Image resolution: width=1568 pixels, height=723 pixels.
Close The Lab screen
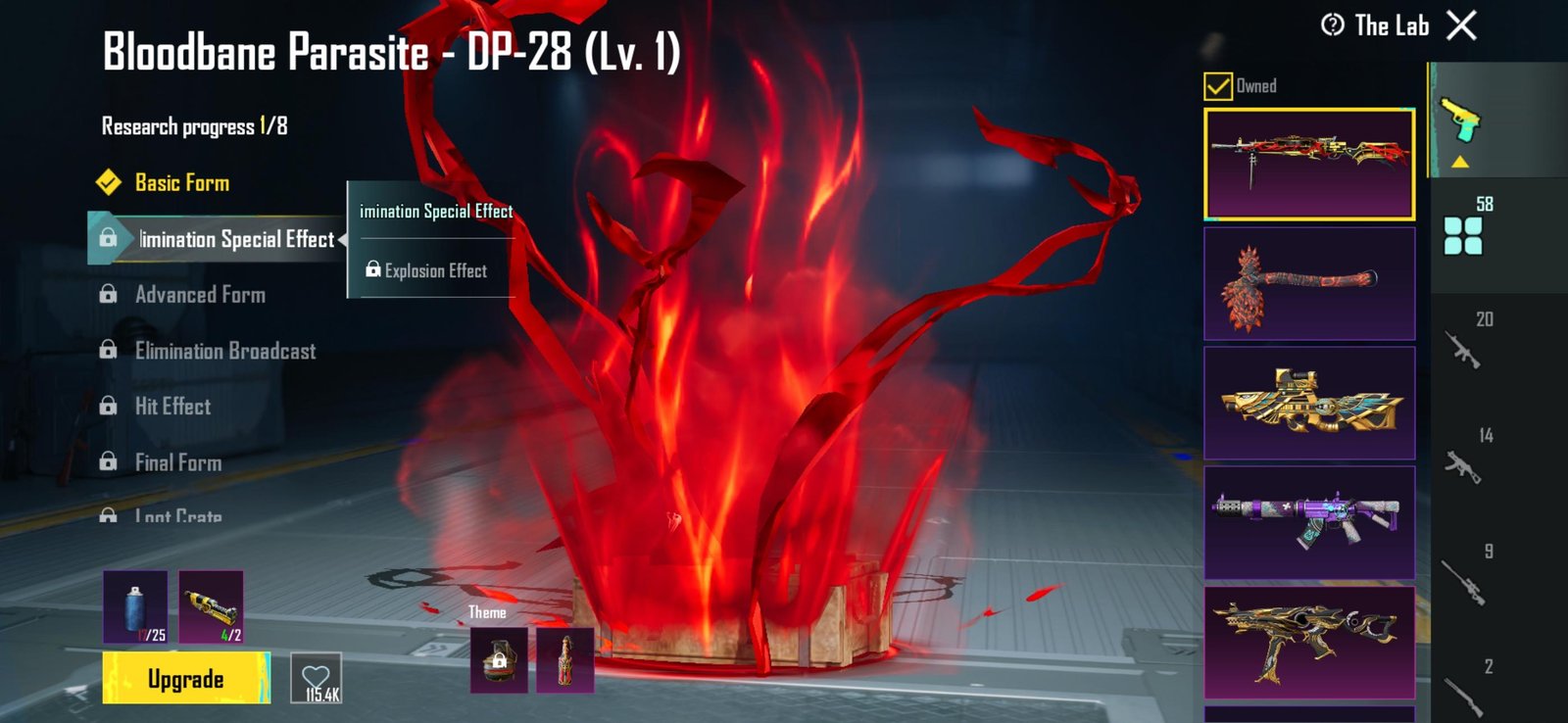[1461, 25]
